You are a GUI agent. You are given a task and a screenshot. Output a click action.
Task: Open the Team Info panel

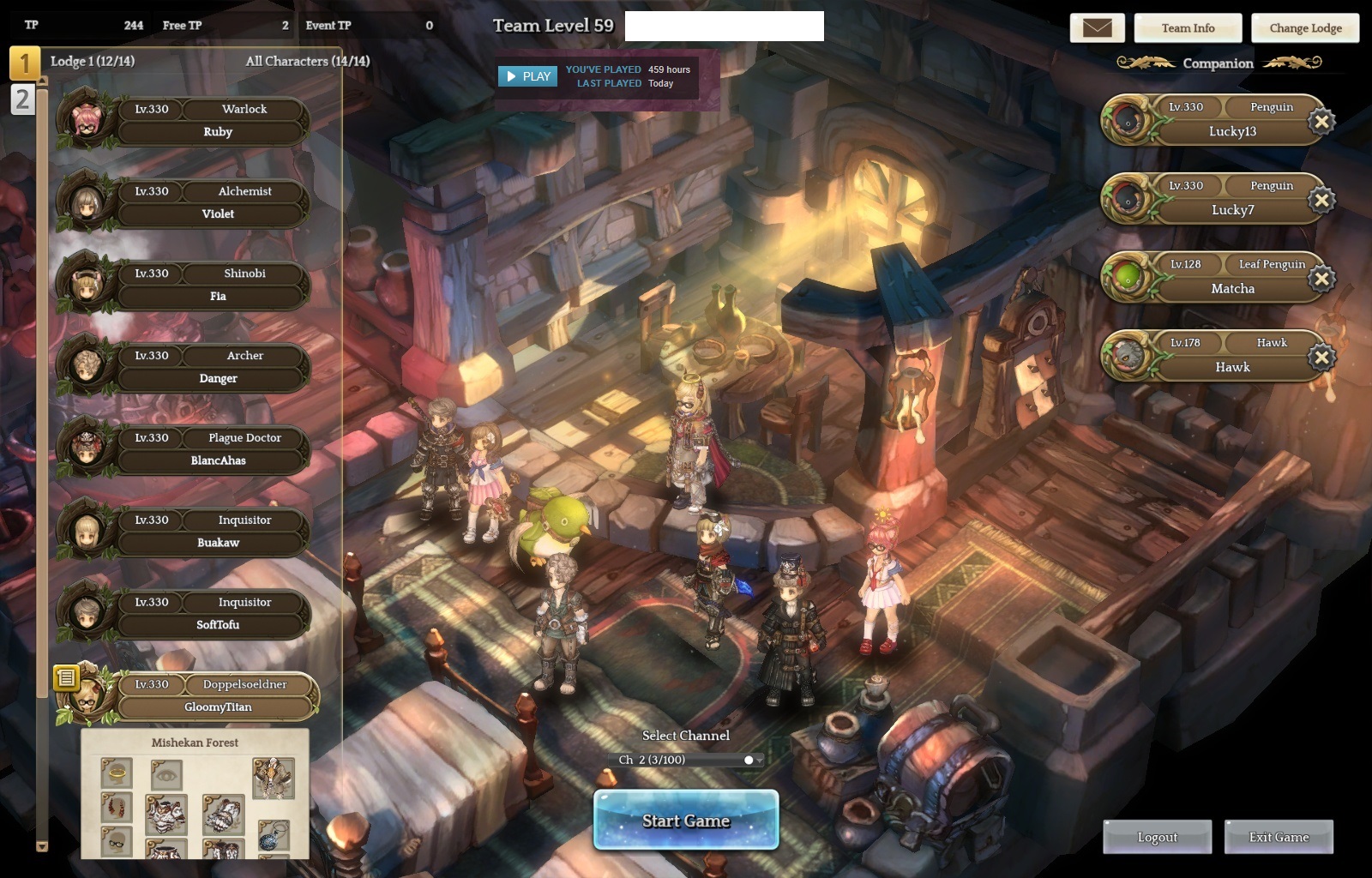point(1188,28)
